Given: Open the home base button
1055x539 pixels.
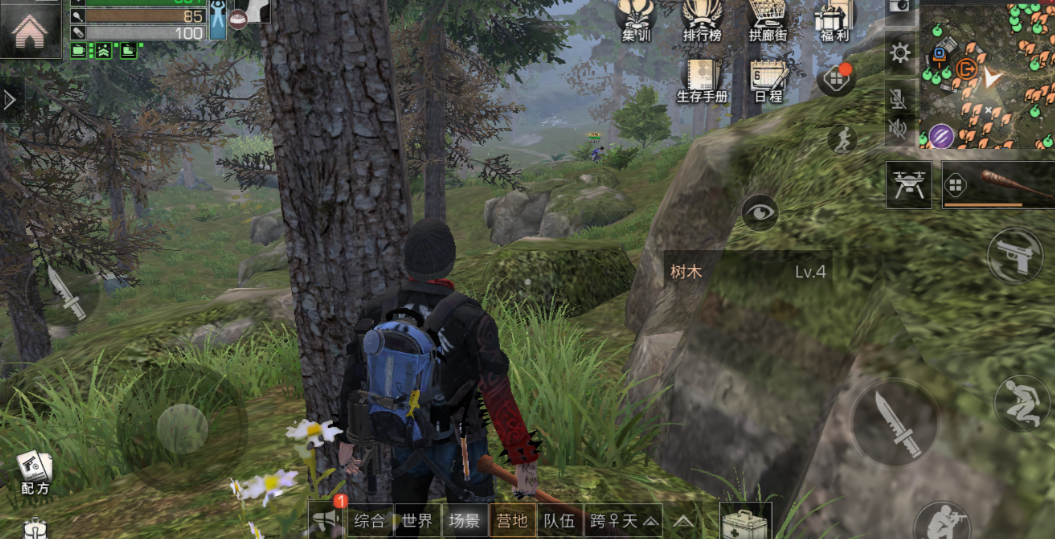Looking at the screenshot, I should [31, 29].
